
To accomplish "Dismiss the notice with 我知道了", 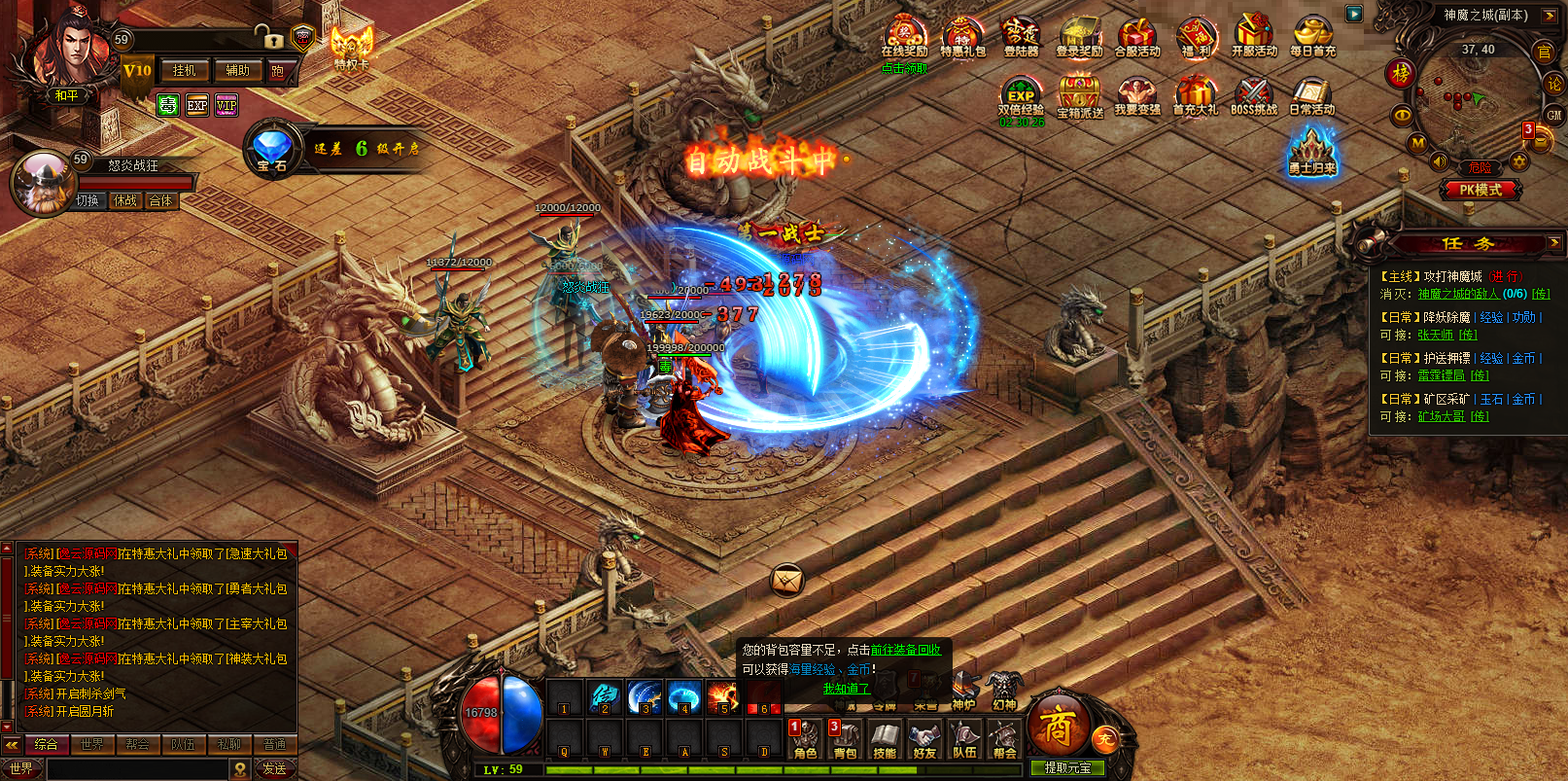I will tap(846, 689).
